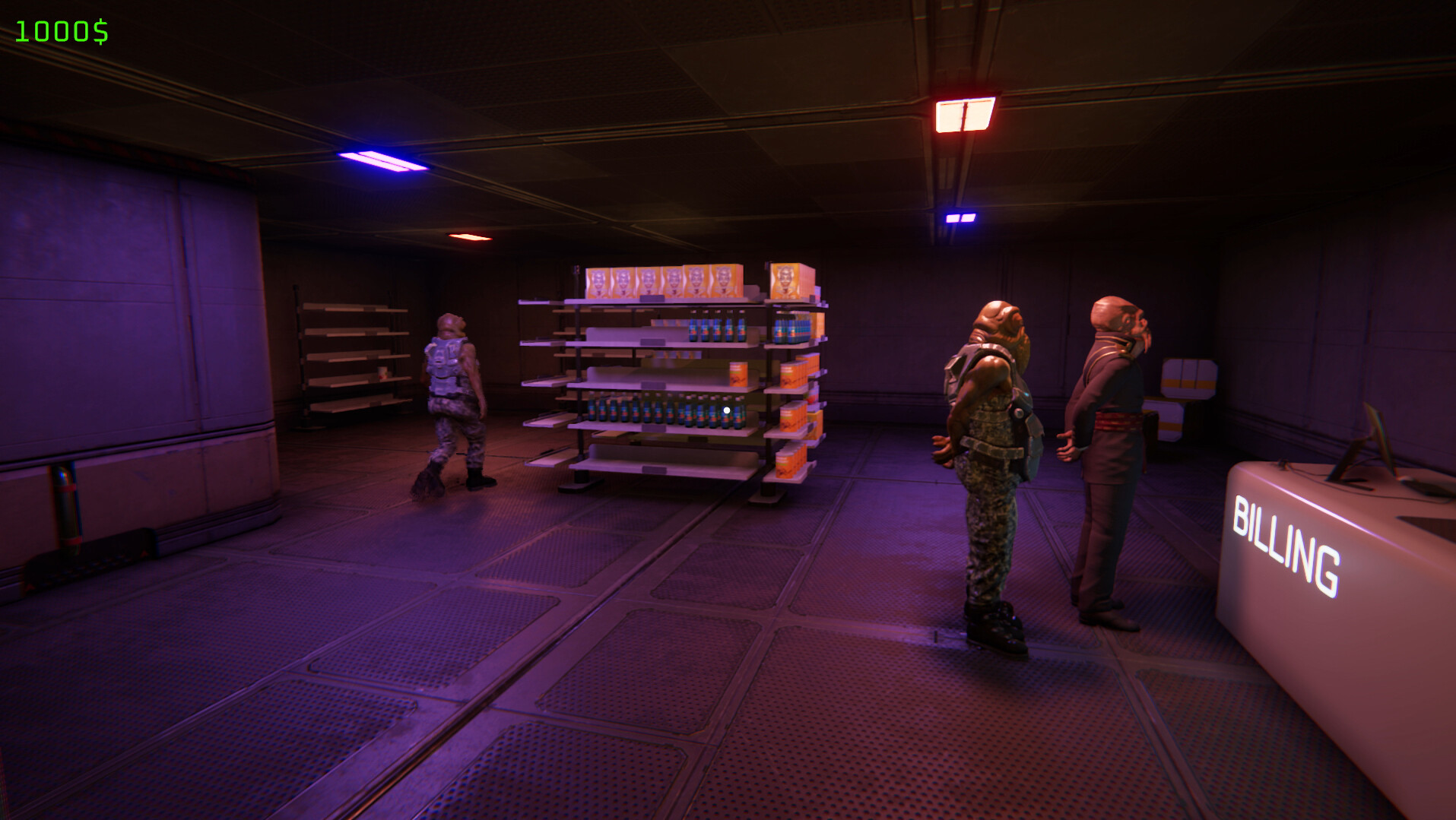Select the red ceiling light fixture
The height and width of the screenshot is (820, 1456).
(x=471, y=236)
